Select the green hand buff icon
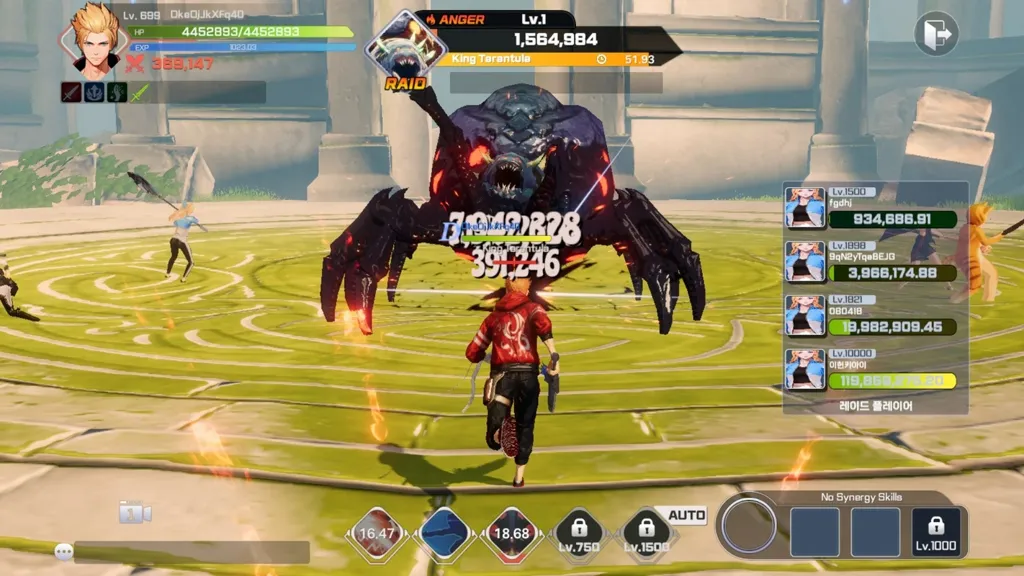 (x=117, y=92)
